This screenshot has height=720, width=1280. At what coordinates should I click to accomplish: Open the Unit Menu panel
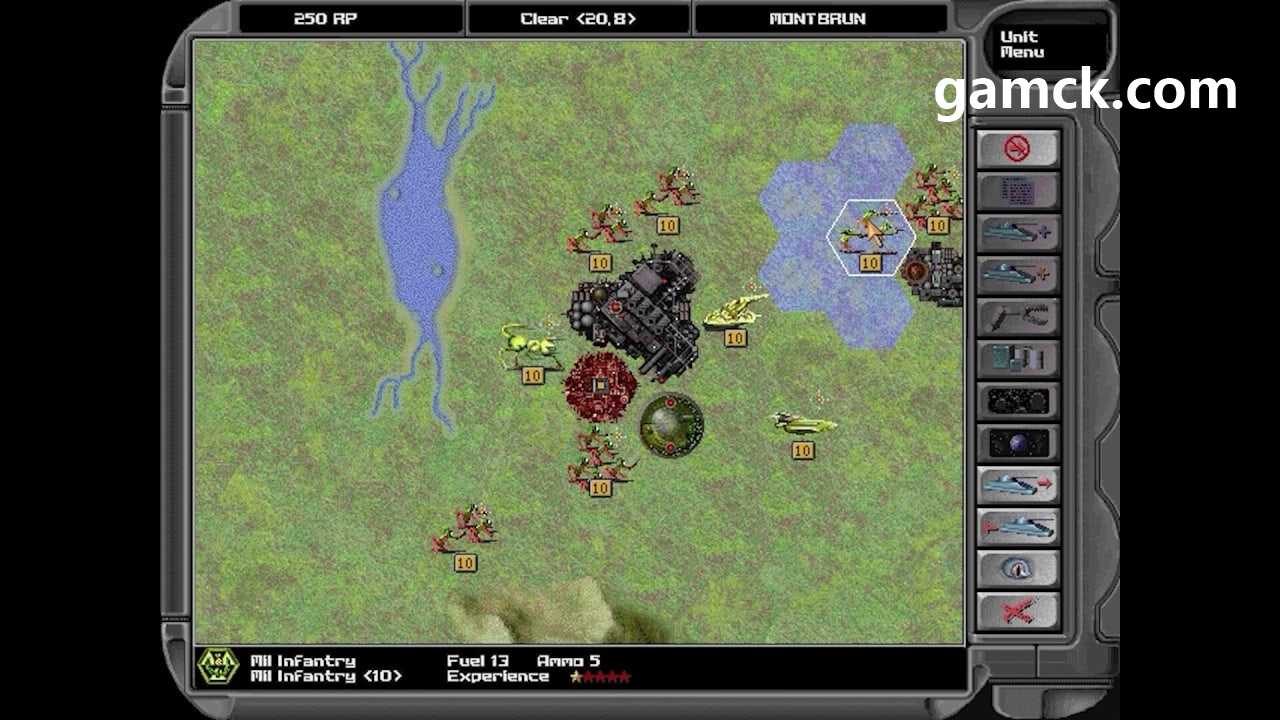tap(1019, 44)
